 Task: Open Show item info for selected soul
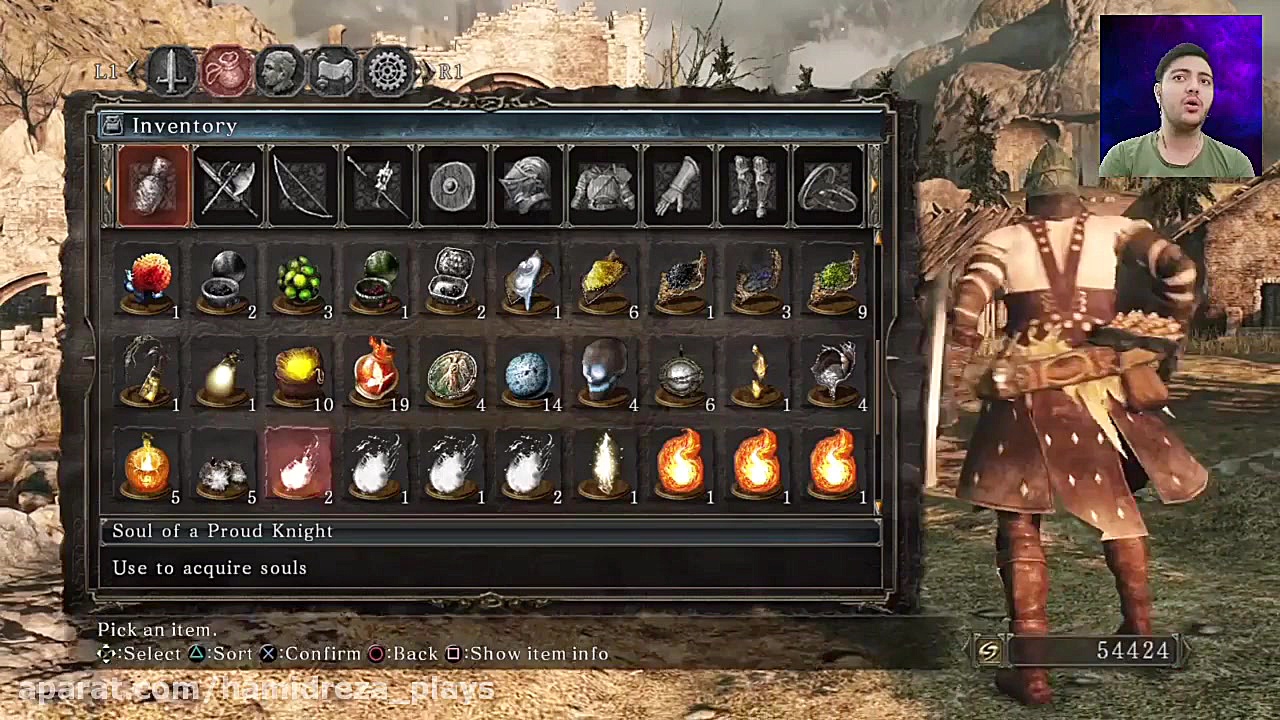[x=530, y=653]
